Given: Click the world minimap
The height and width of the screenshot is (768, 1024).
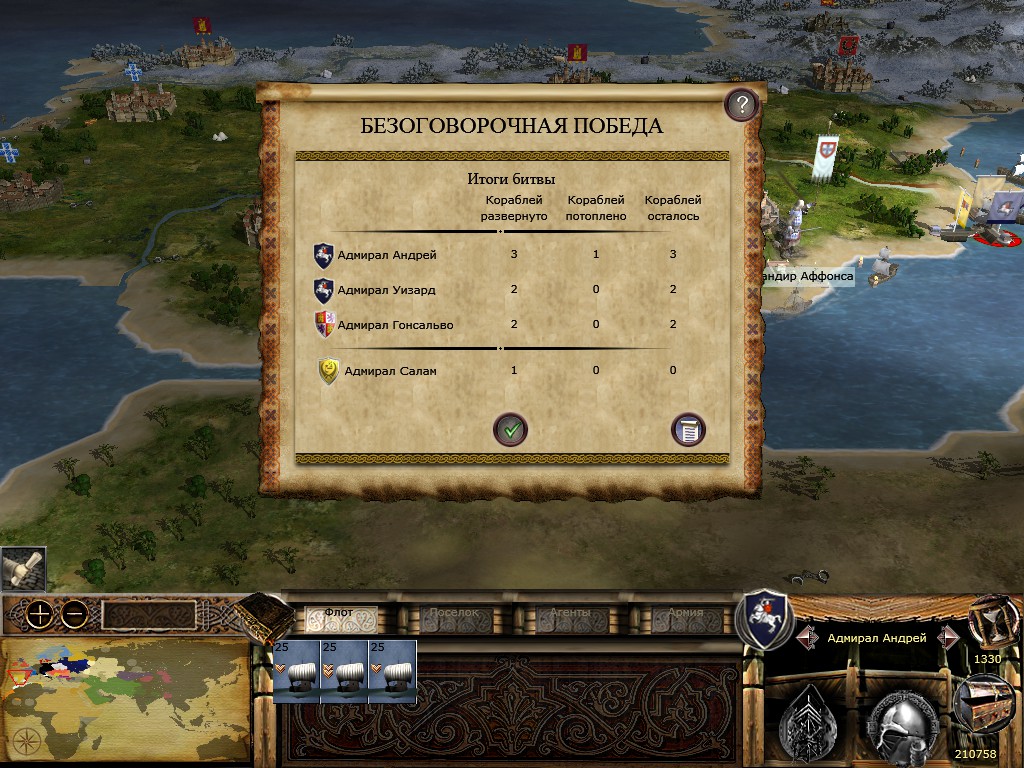Looking at the screenshot, I should pyautogui.click(x=125, y=697).
